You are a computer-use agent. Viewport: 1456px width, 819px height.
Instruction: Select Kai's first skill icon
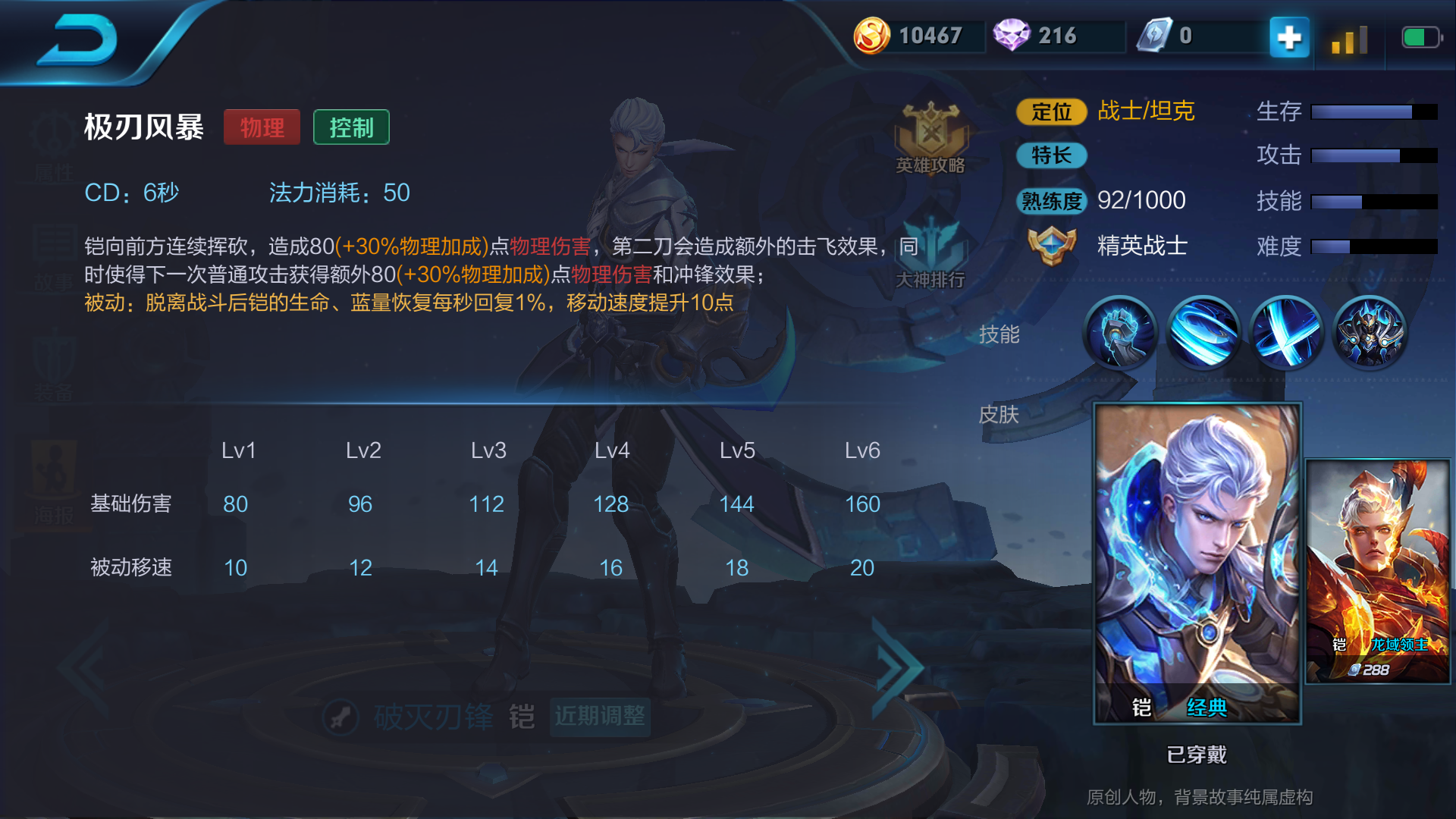click(x=1121, y=334)
